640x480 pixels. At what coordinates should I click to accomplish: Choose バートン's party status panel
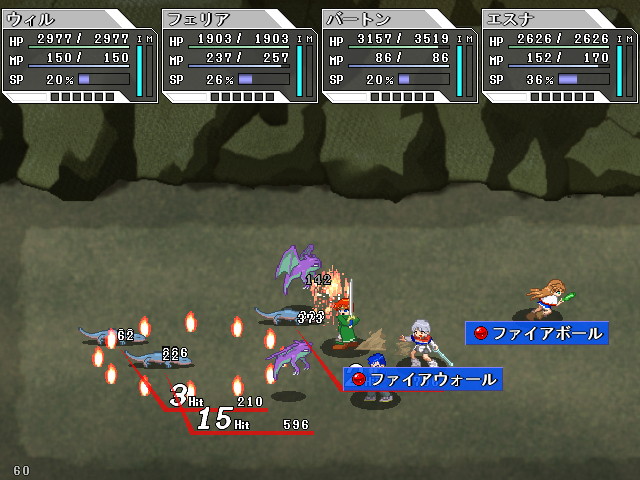pyautogui.click(x=399, y=55)
